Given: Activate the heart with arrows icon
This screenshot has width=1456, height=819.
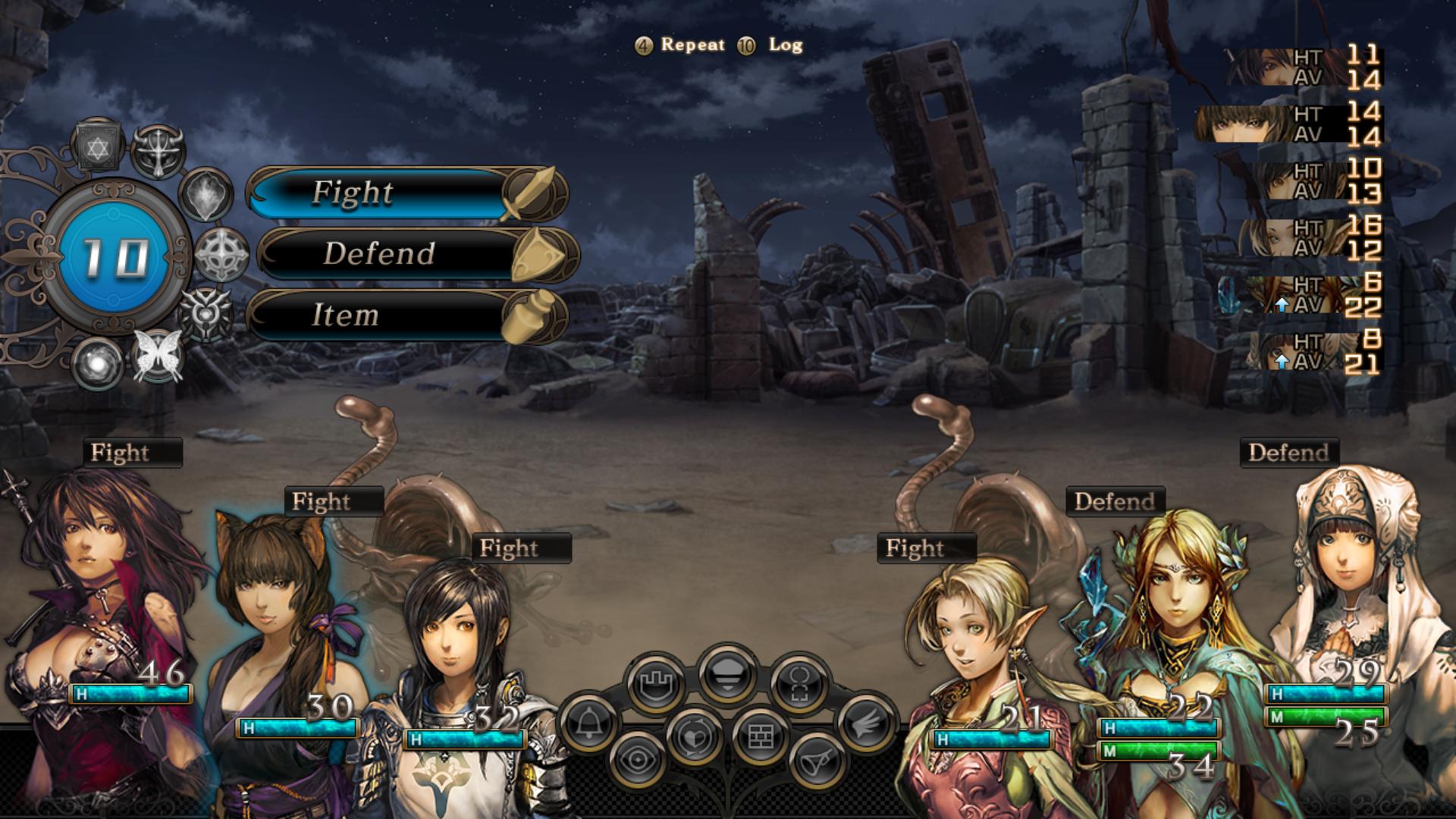Looking at the screenshot, I should pos(694,736).
